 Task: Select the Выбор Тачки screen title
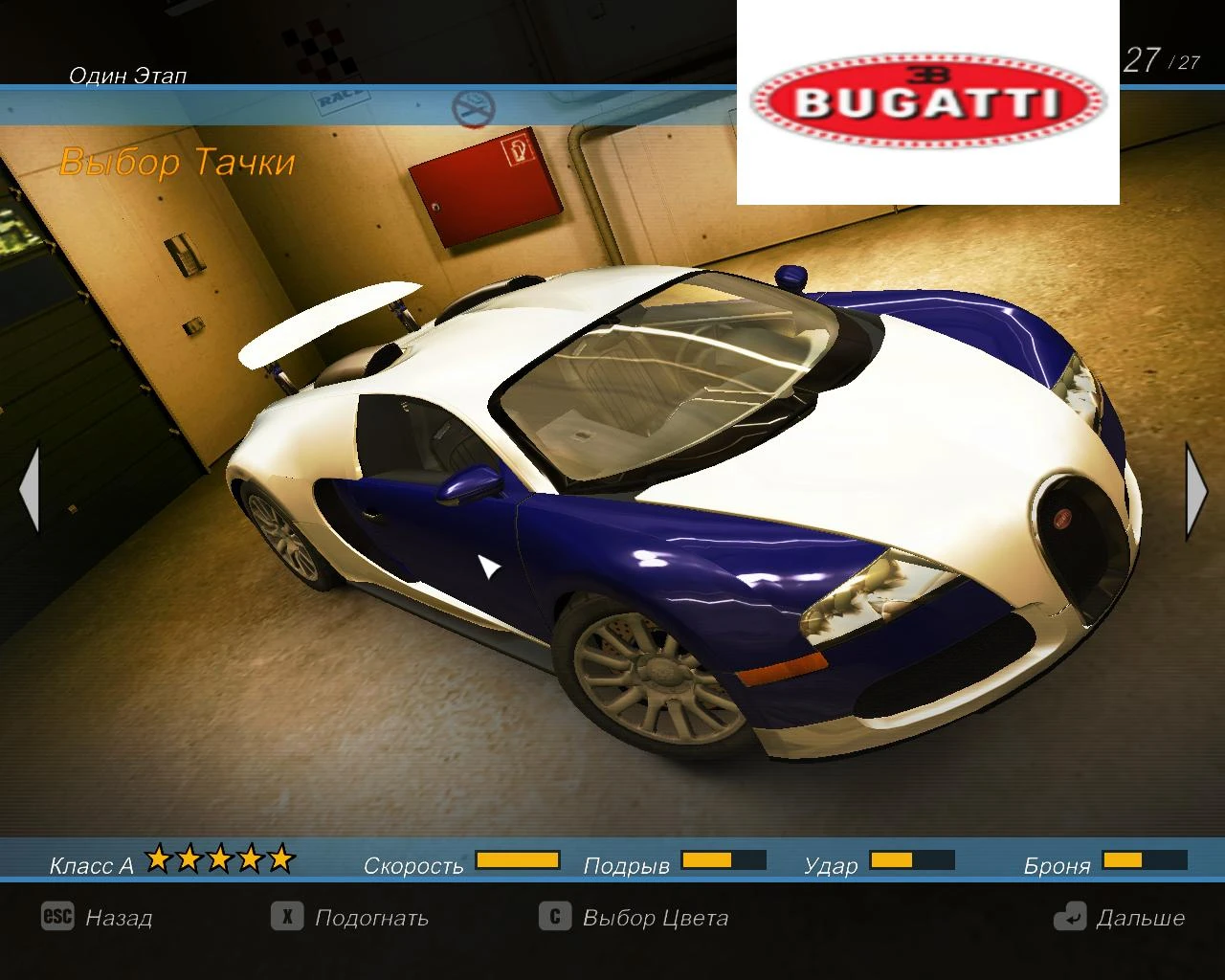tap(177, 161)
